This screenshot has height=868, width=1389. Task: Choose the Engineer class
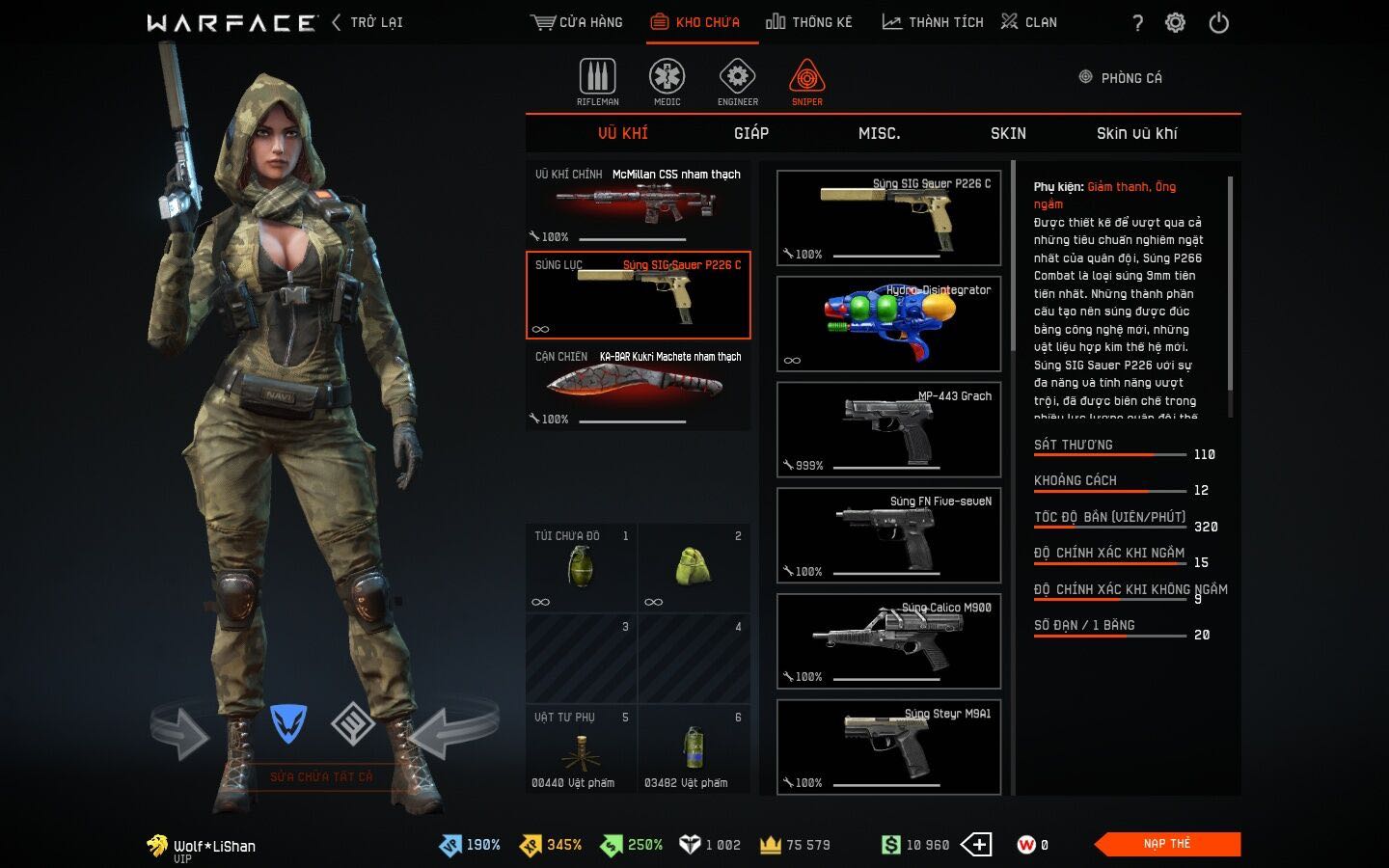tap(737, 81)
